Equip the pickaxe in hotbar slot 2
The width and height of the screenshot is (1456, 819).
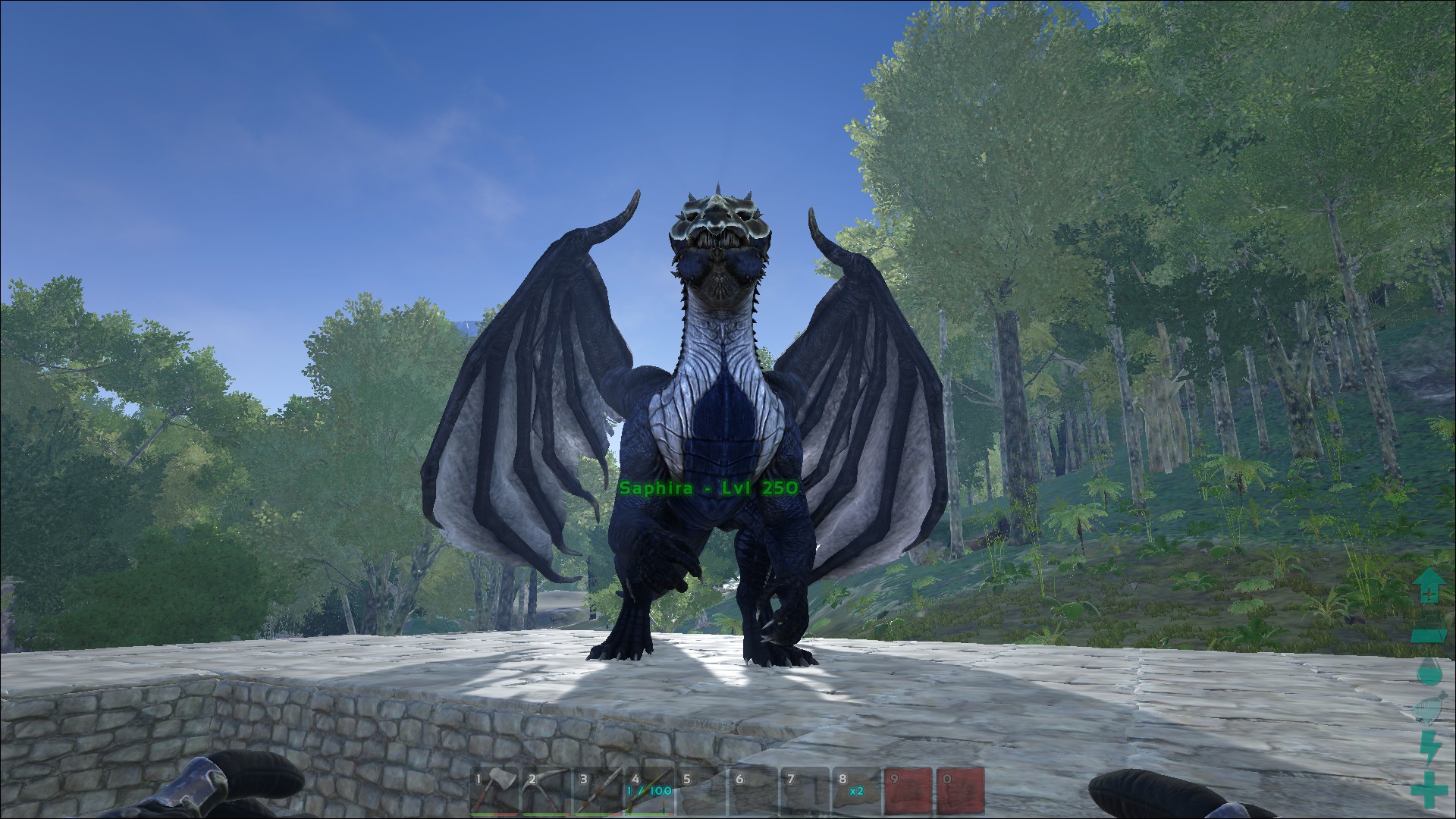pyautogui.click(x=548, y=790)
